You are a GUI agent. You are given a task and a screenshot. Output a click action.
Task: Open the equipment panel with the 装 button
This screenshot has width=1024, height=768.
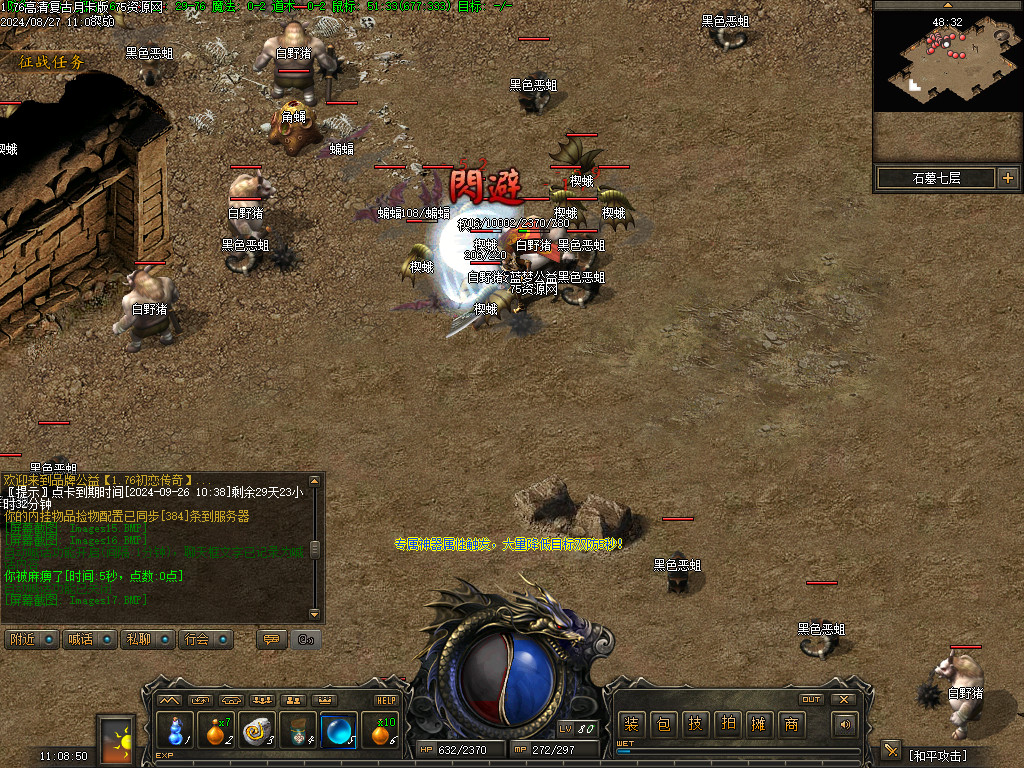[632, 724]
